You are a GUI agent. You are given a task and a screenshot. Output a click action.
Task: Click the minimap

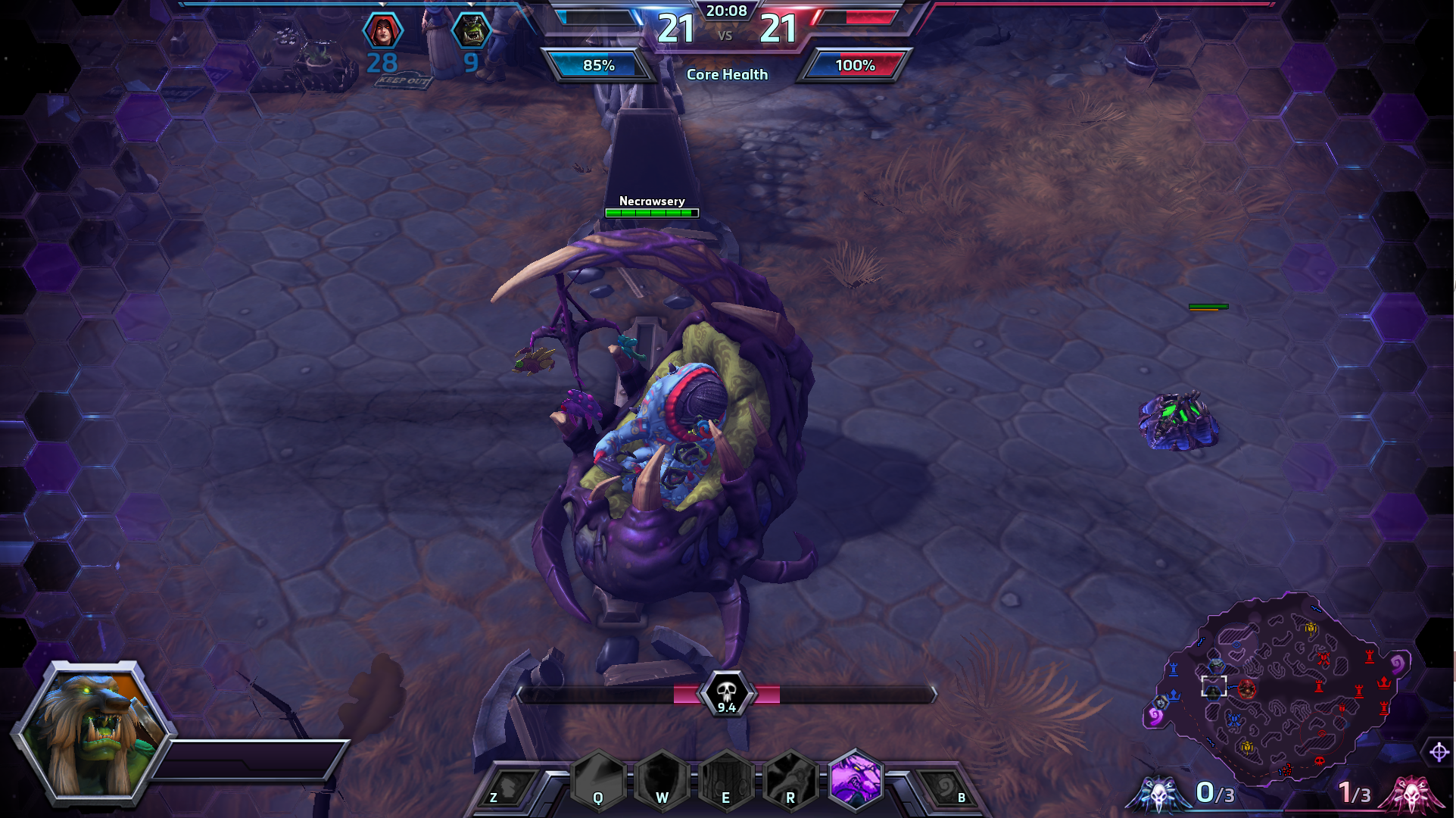1280,689
